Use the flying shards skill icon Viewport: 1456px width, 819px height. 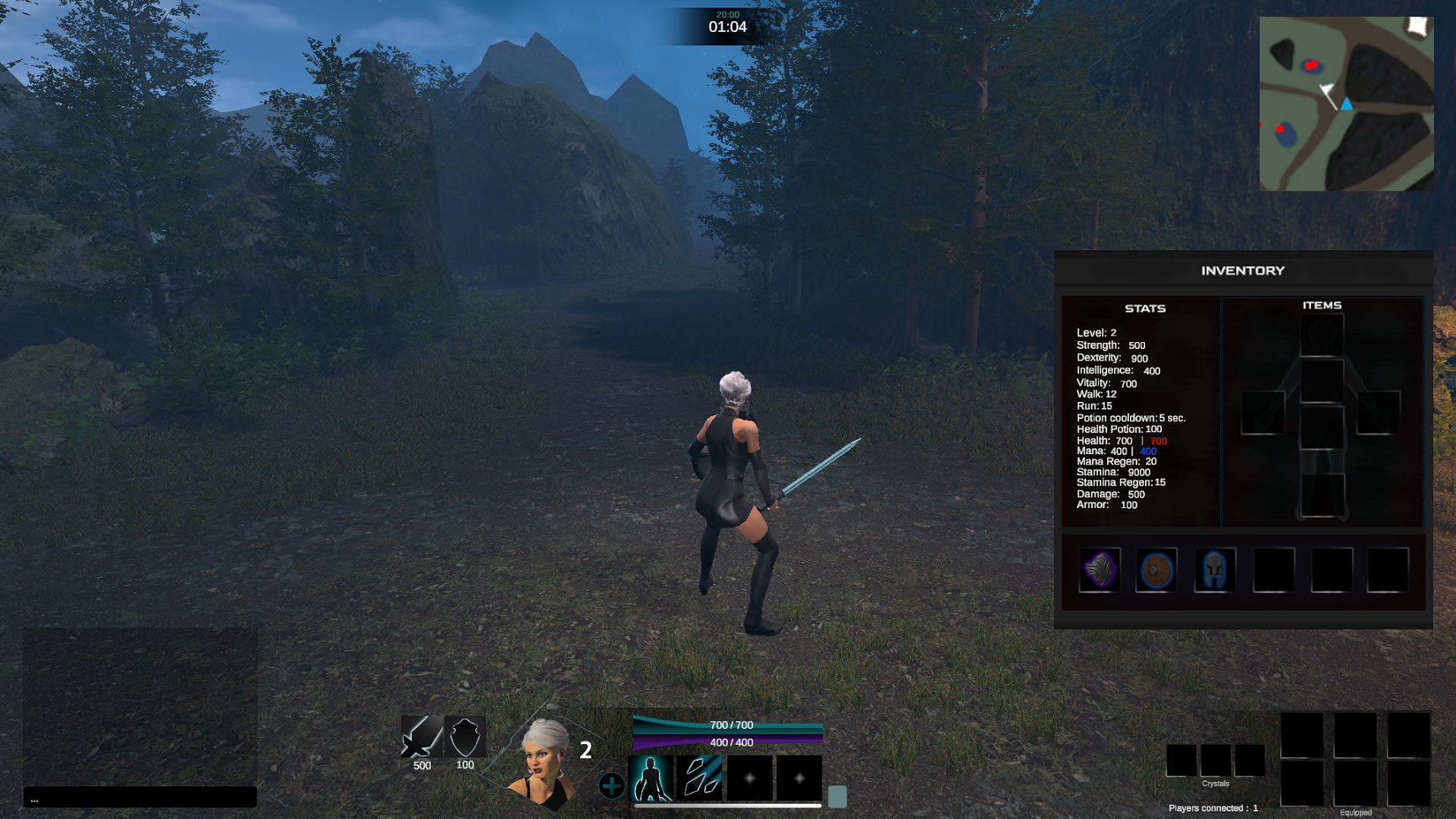tap(699, 777)
